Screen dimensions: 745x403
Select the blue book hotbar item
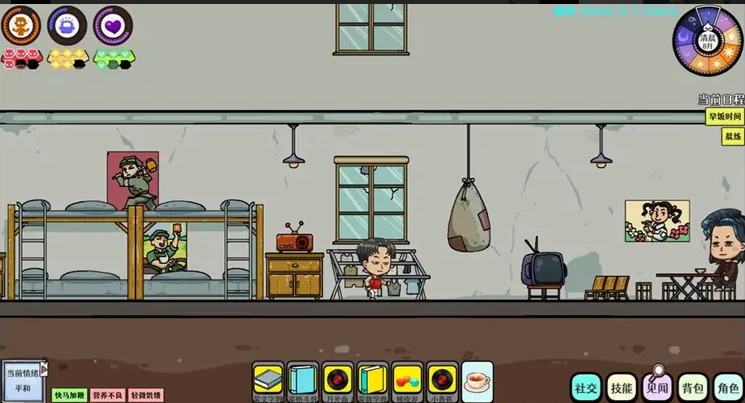click(x=302, y=380)
